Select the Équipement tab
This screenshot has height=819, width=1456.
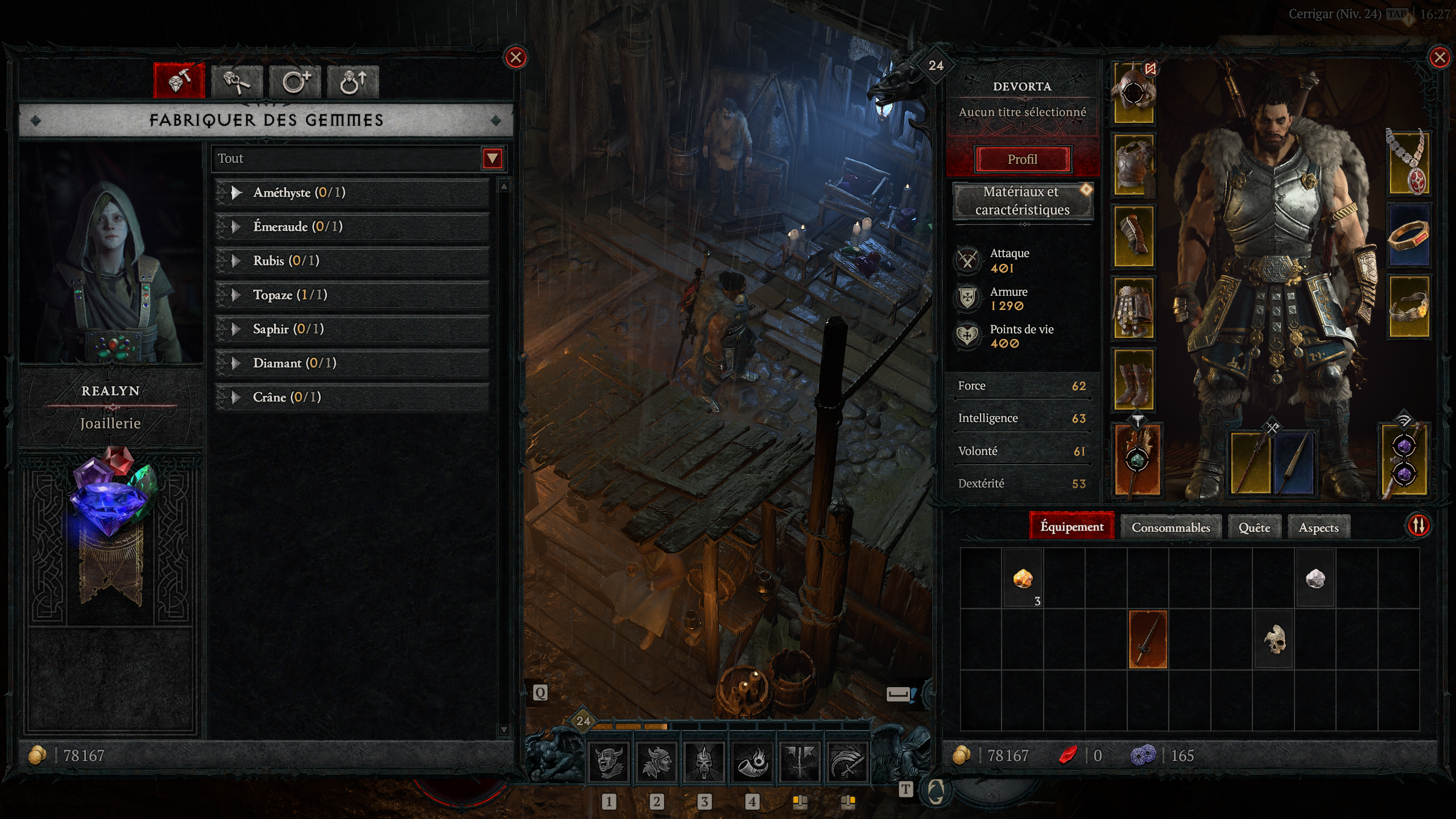click(x=1072, y=527)
